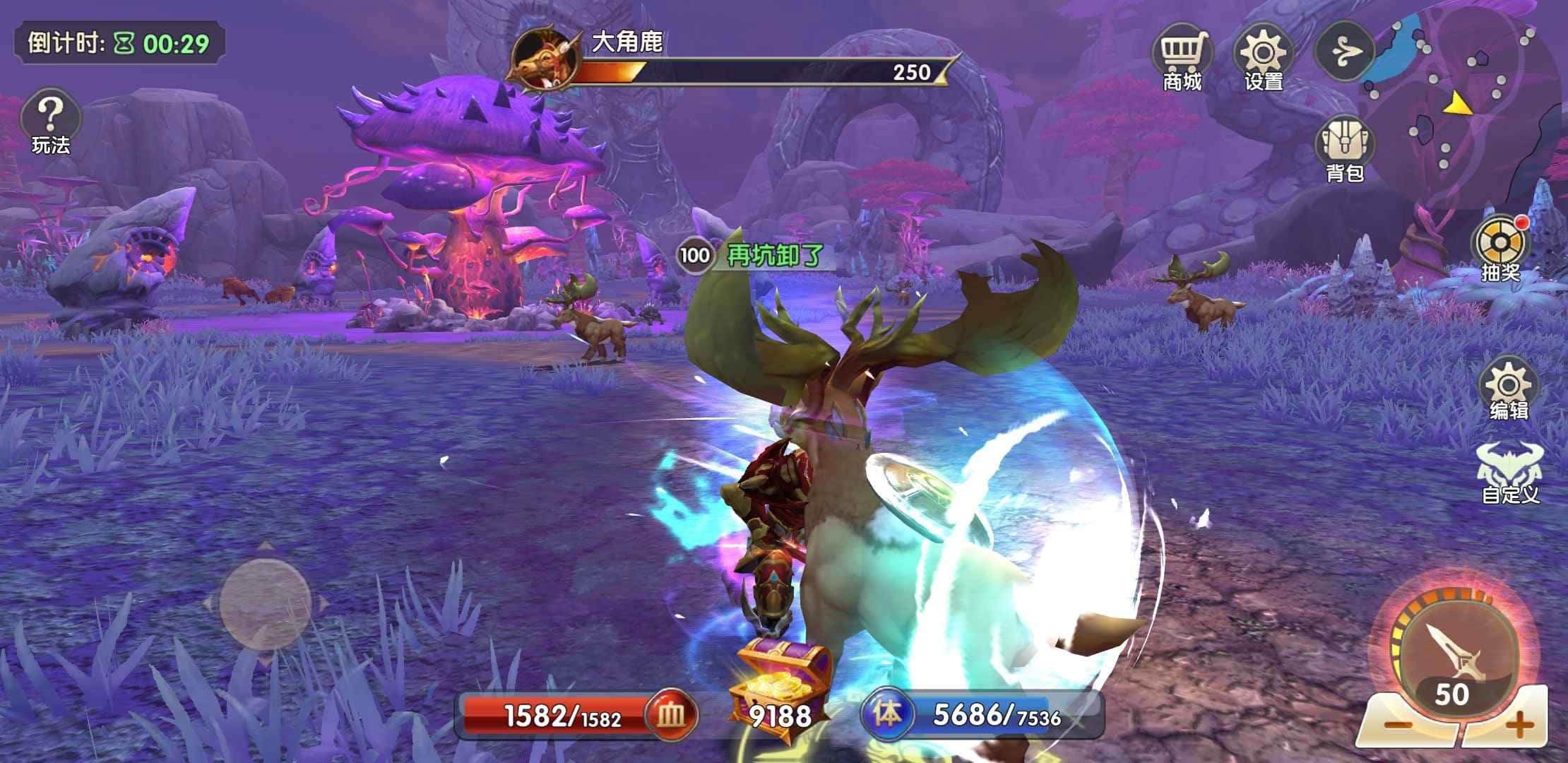Open the 商城 shop cart
This screenshot has width=1568, height=763.
[1182, 57]
